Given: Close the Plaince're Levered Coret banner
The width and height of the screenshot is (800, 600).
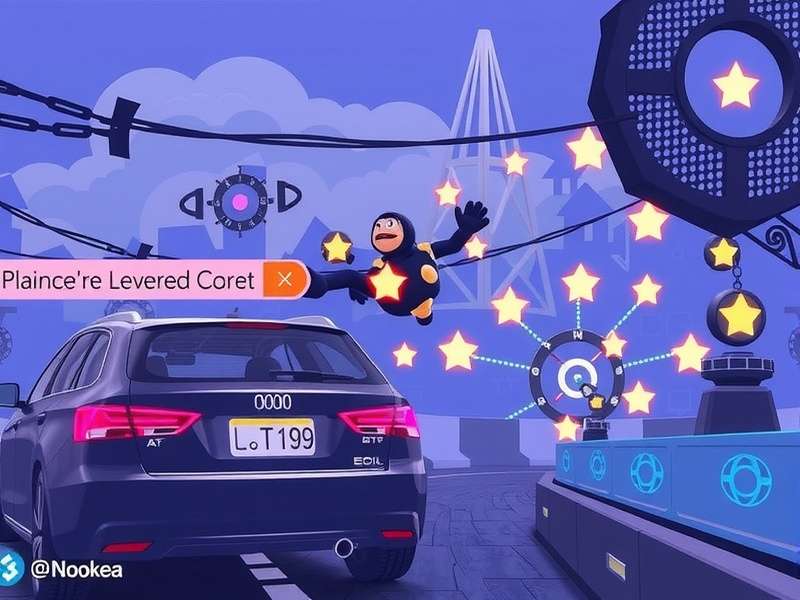Looking at the screenshot, I should click(x=284, y=279).
